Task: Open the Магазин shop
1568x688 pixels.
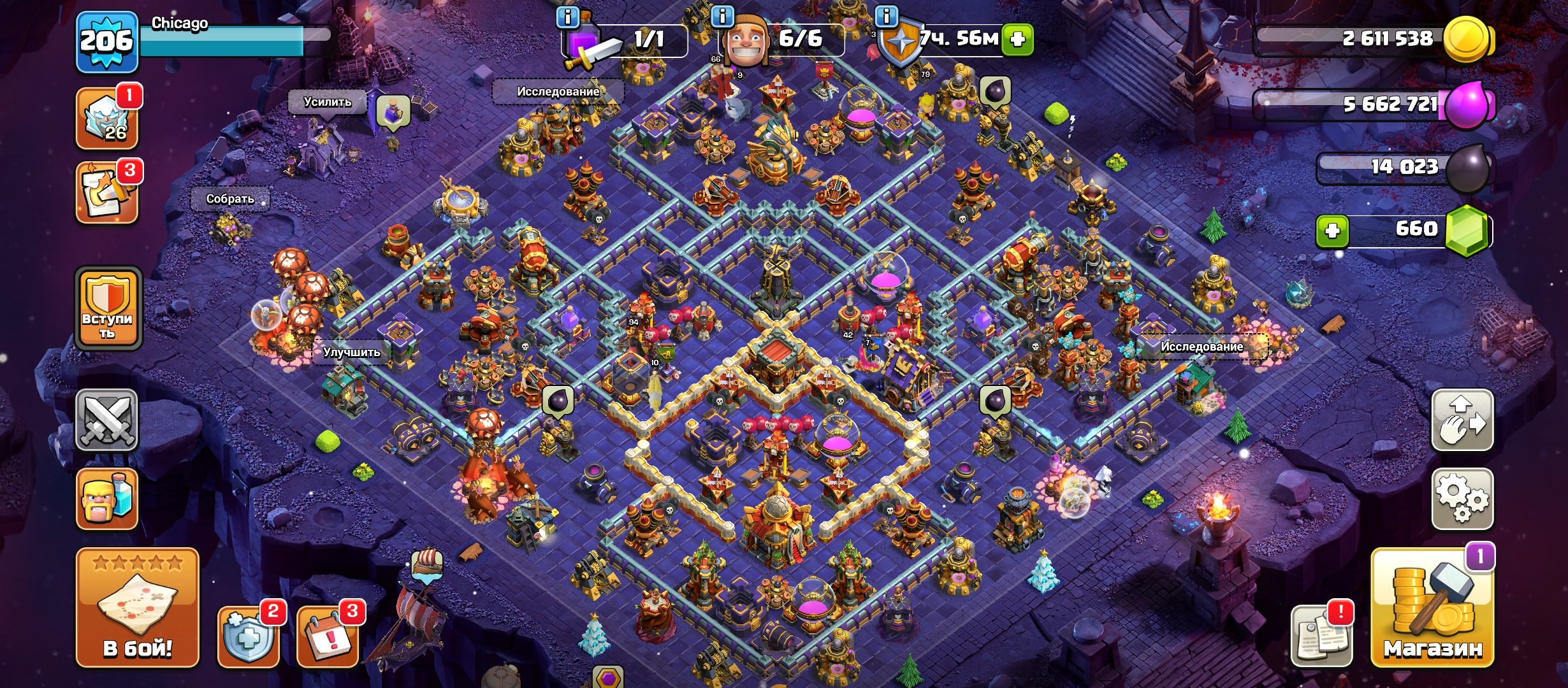Action: point(1432,608)
